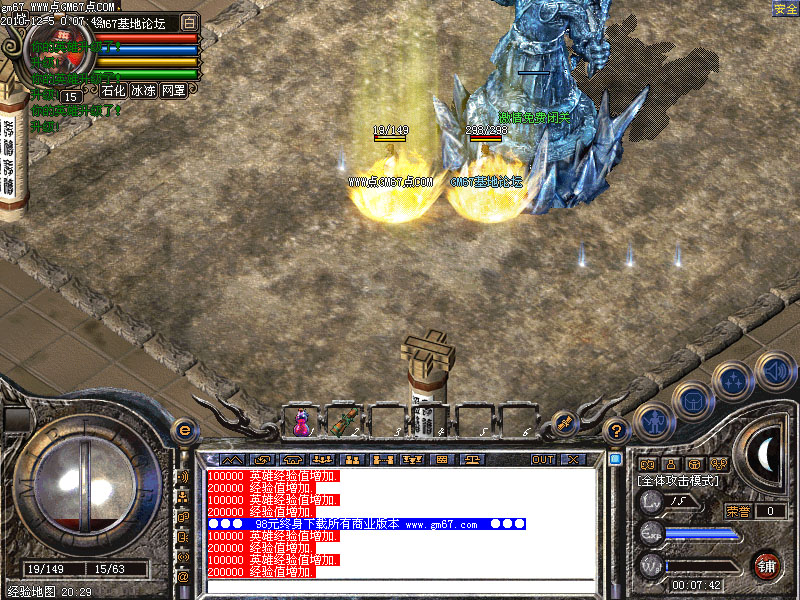Use the green scroll in belt slot 2
Image resolution: width=800 pixels, height=600 pixels.
pyautogui.click(x=344, y=423)
